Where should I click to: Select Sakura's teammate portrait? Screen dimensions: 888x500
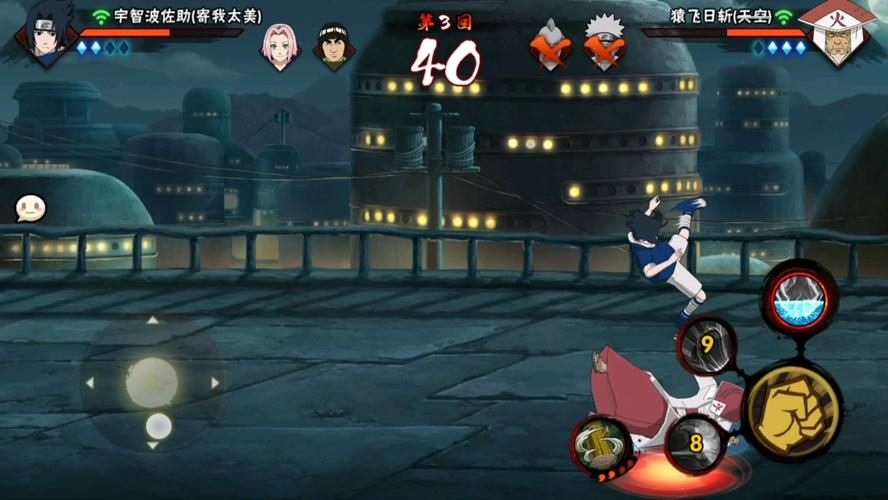click(x=281, y=42)
